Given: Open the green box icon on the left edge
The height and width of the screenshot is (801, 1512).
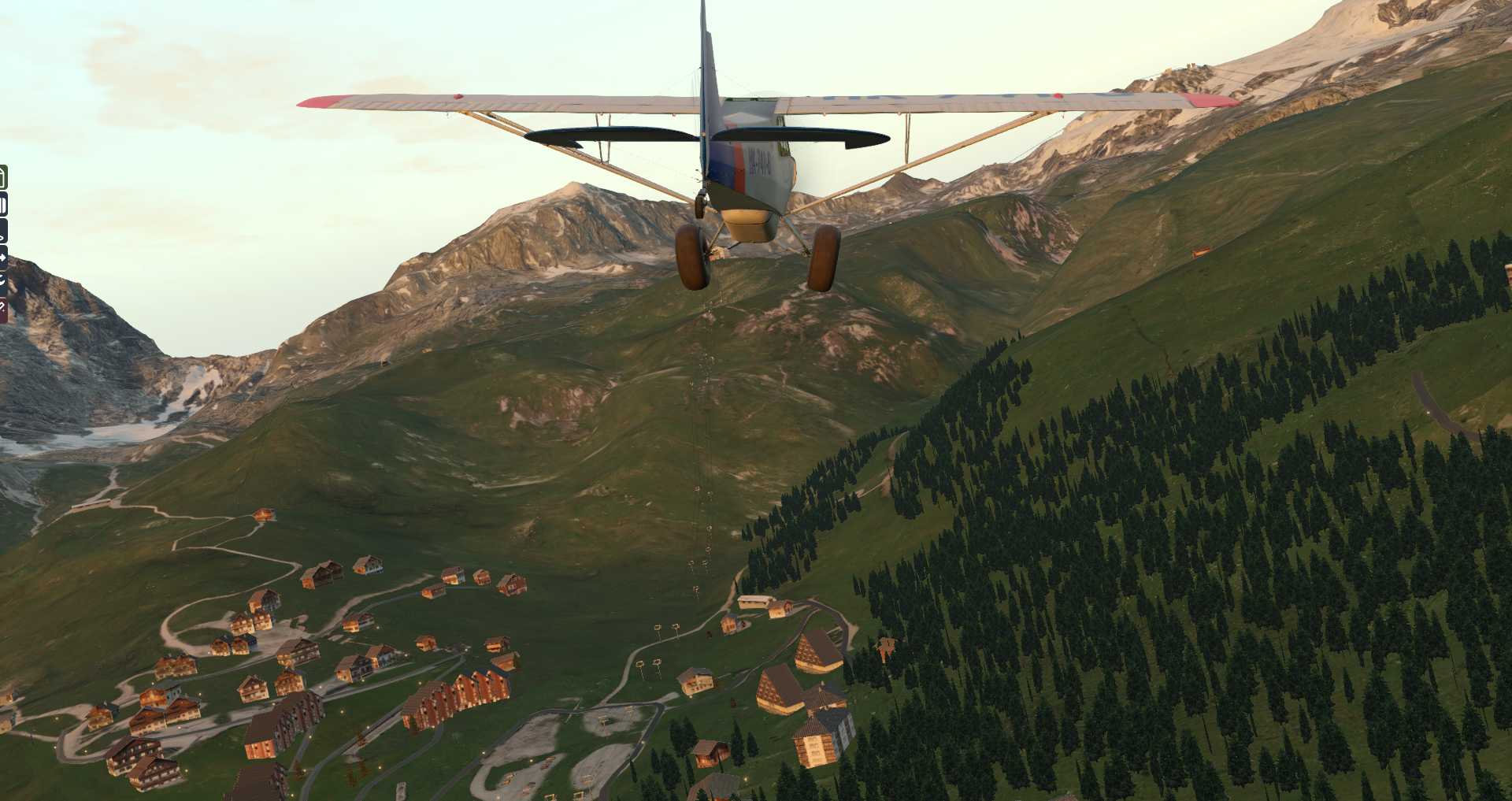Looking at the screenshot, I should click(3, 178).
